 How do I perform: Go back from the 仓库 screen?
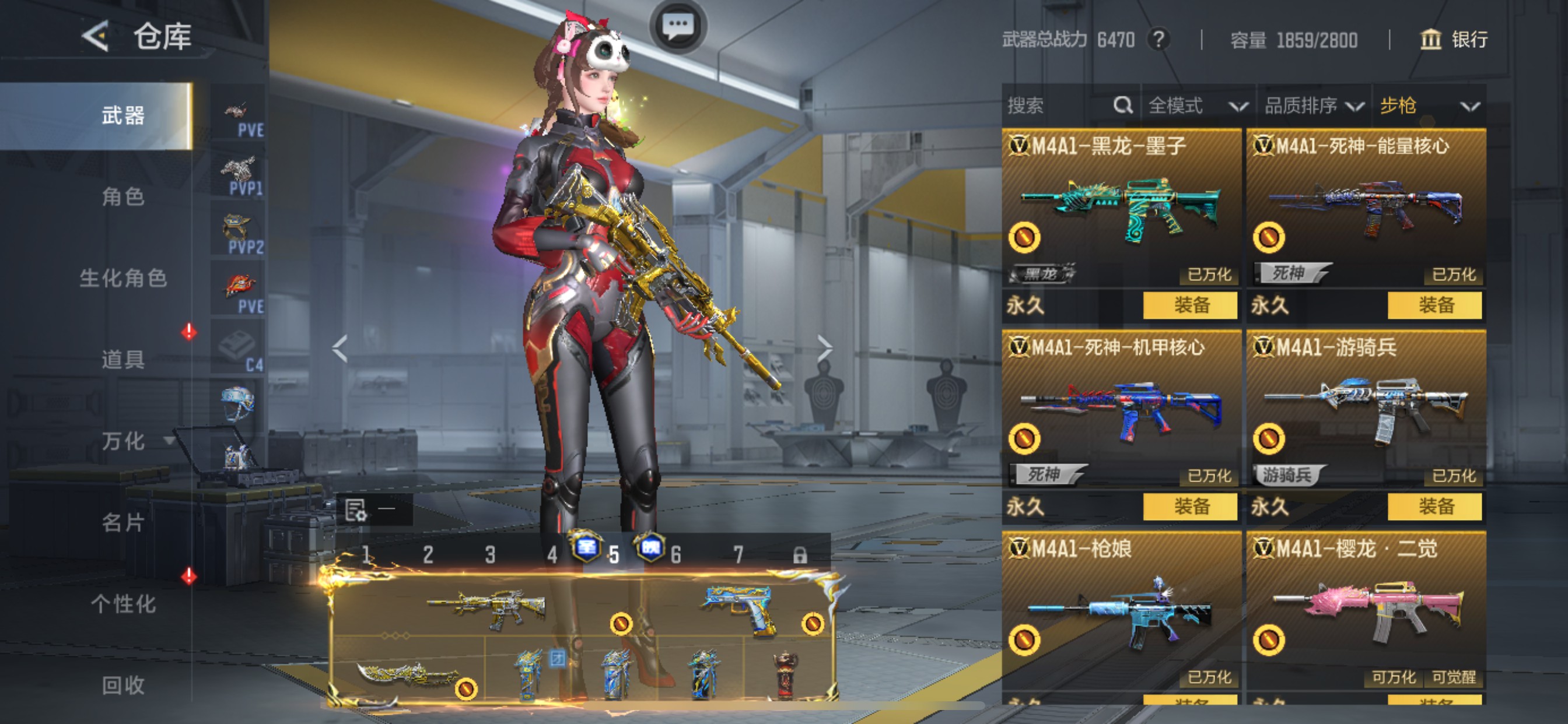pos(96,37)
